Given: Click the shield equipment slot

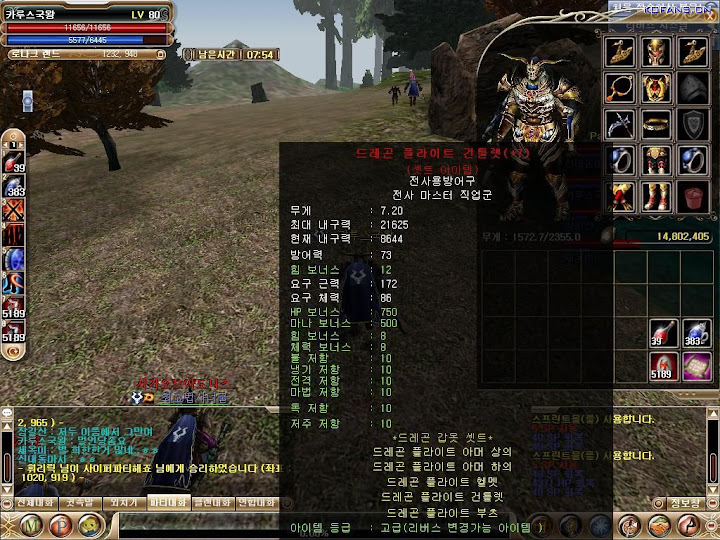Looking at the screenshot, I should pos(694,125).
